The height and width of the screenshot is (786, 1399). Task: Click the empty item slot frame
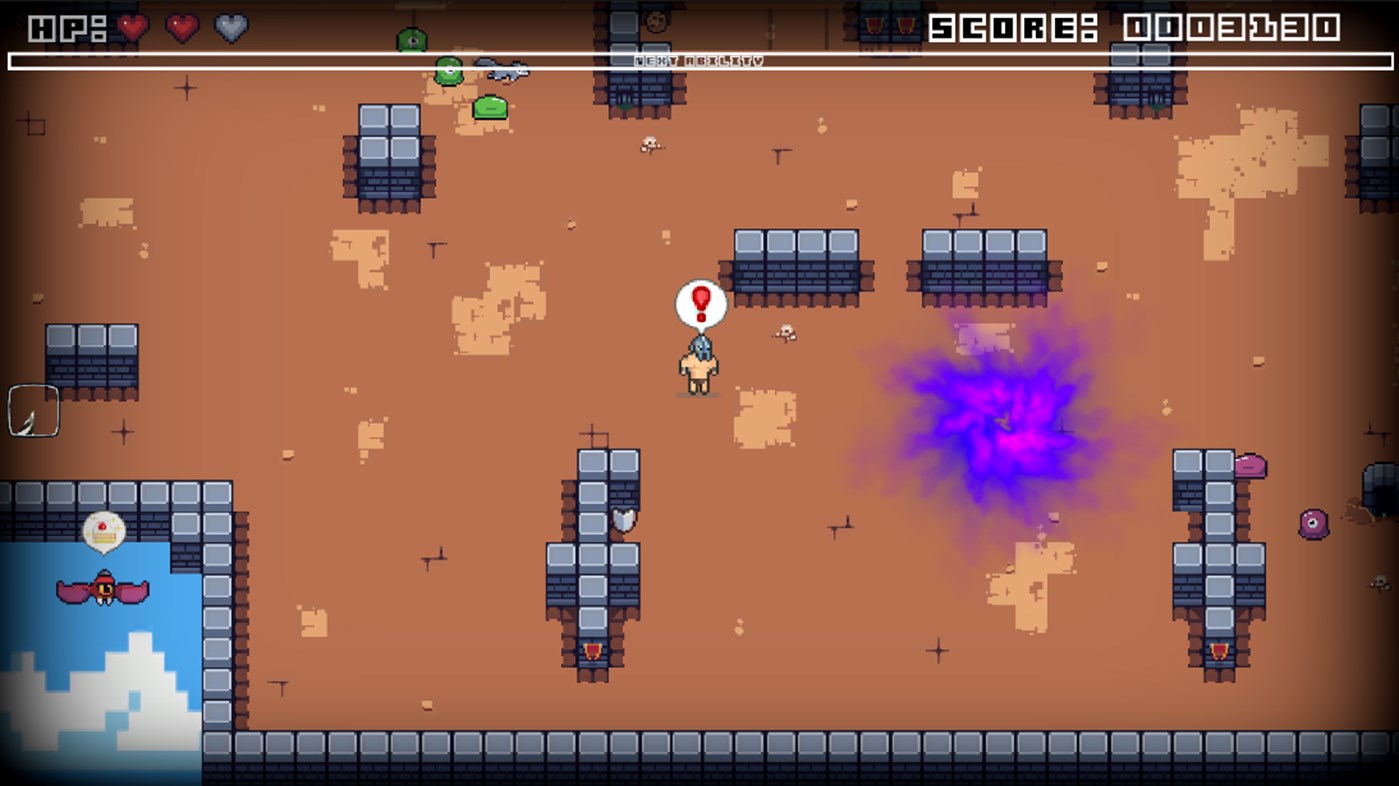(x=33, y=410)
